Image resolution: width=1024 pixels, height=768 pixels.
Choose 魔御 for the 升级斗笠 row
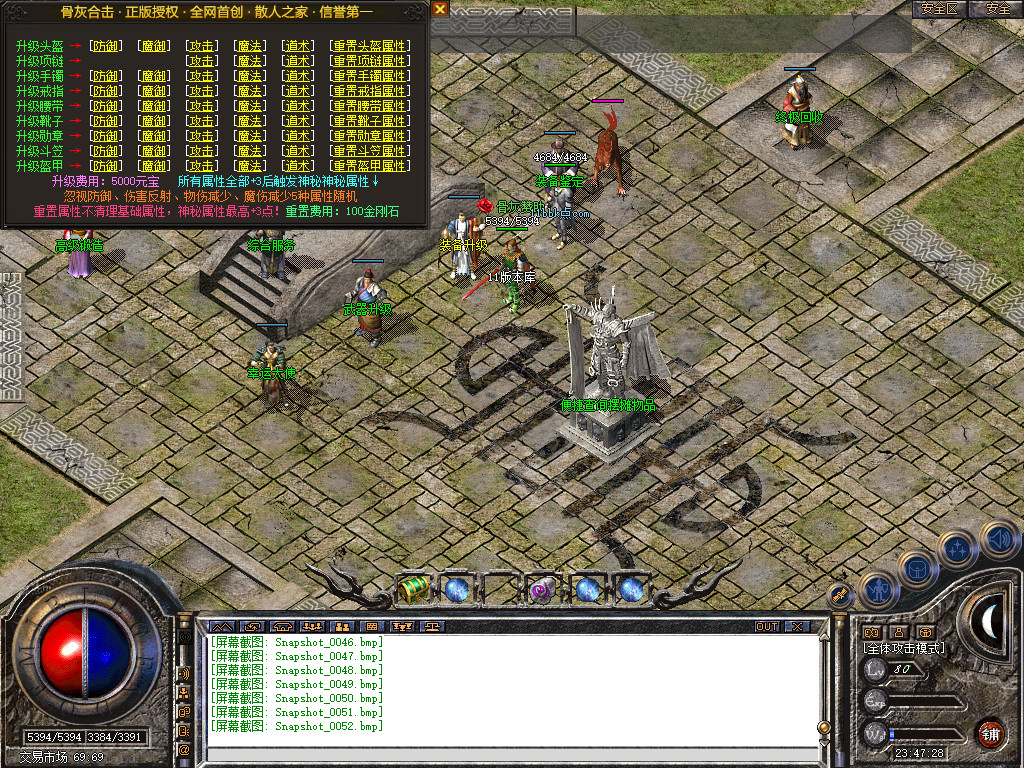click(153, 151)
